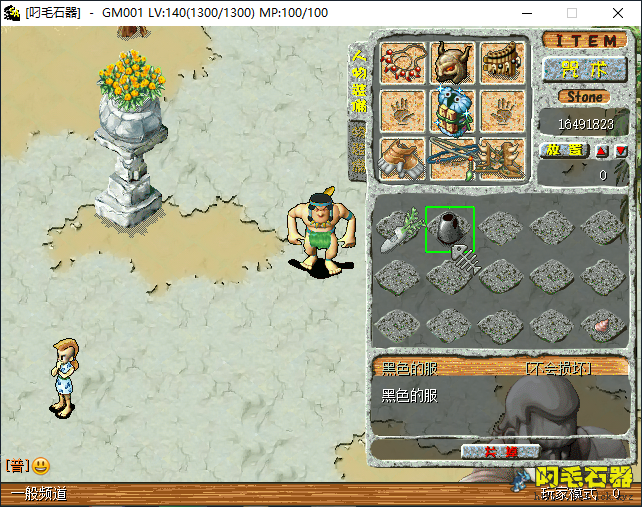Viewport: 642px width, 507px height.
Task: Close the item panel with the red button
Action: (501, 451)
